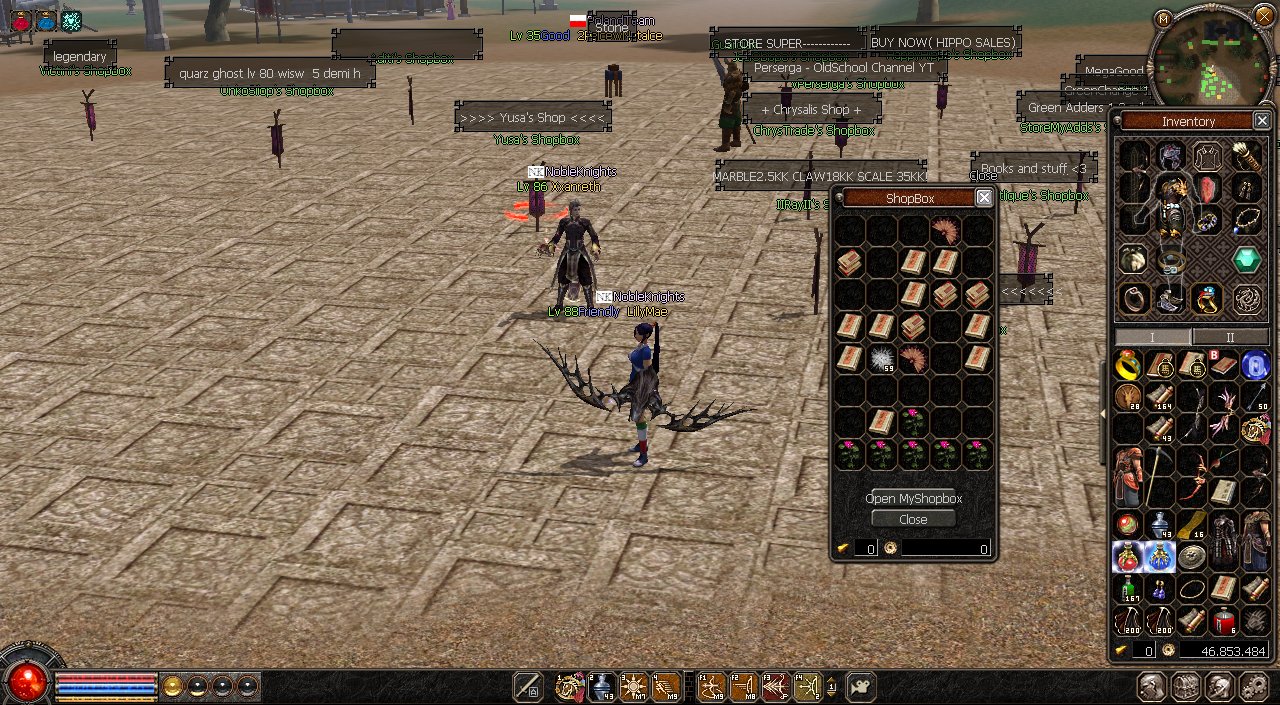Image resolution: width=1280 pixels, height=705 pixels.
Task: Open the settings gear icon
Action: pos(1253,686)
